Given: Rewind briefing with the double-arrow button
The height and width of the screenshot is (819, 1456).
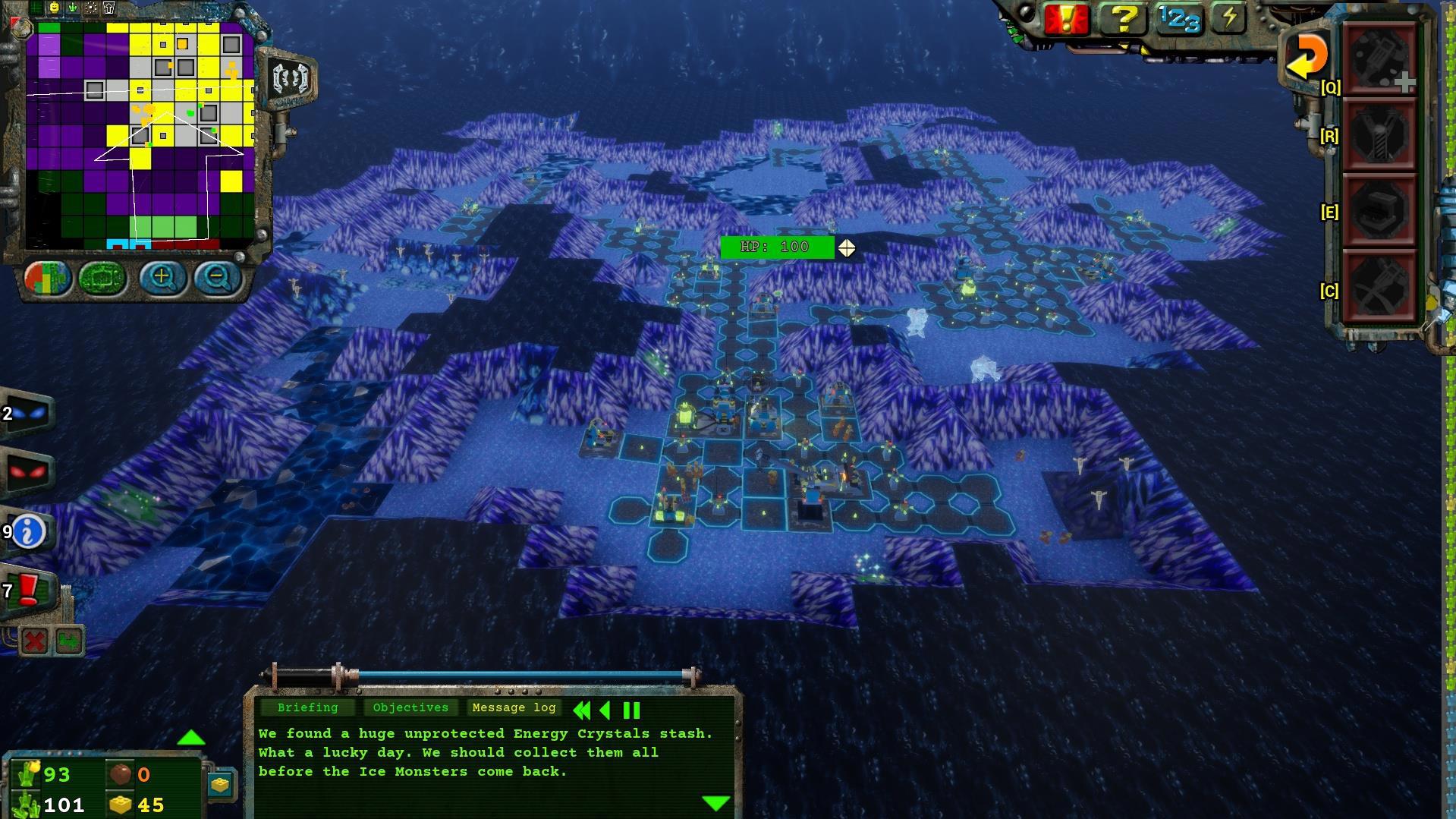Looking at the screenshot, I should 582,710.
